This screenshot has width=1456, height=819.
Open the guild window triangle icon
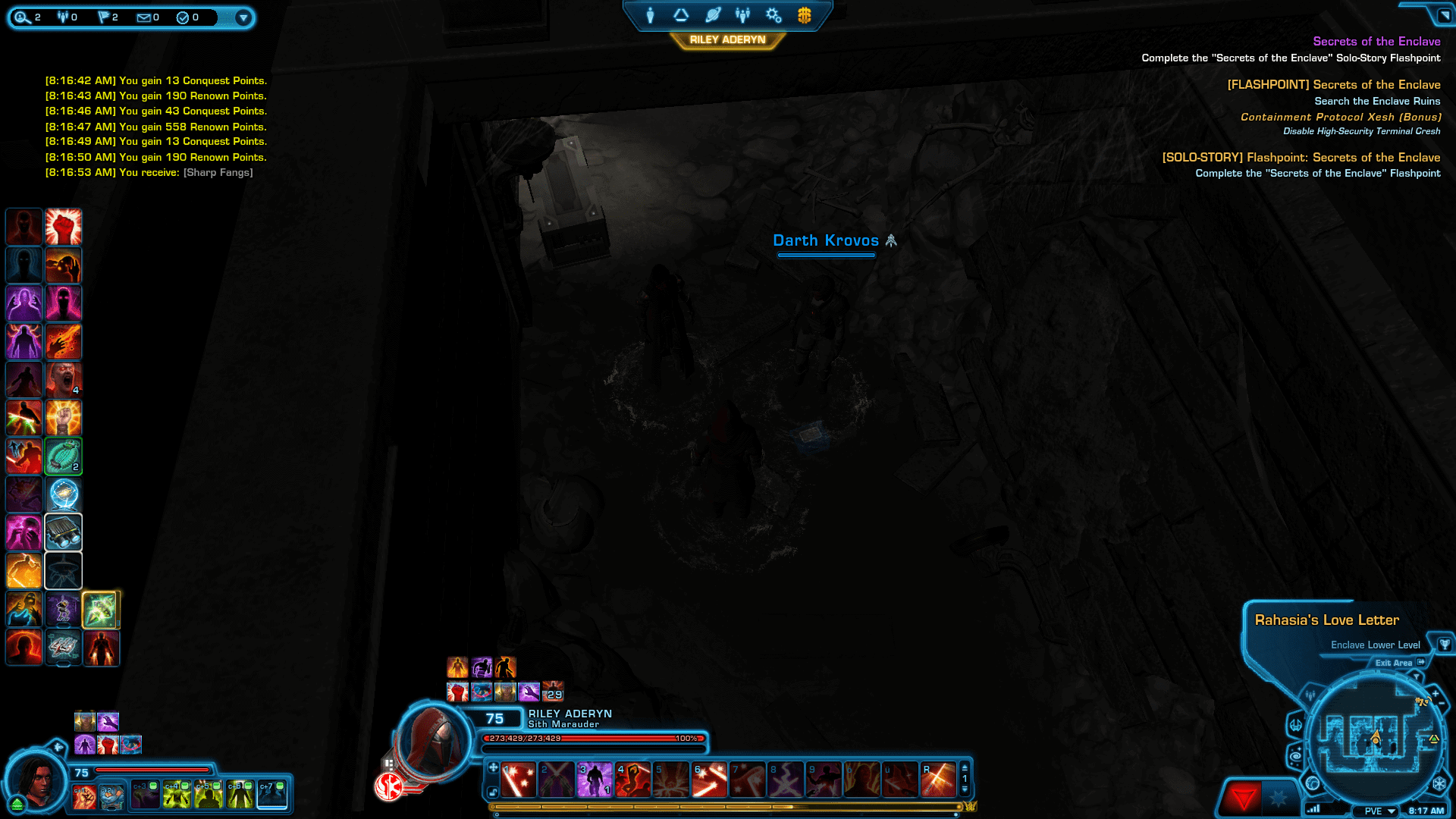681,15
